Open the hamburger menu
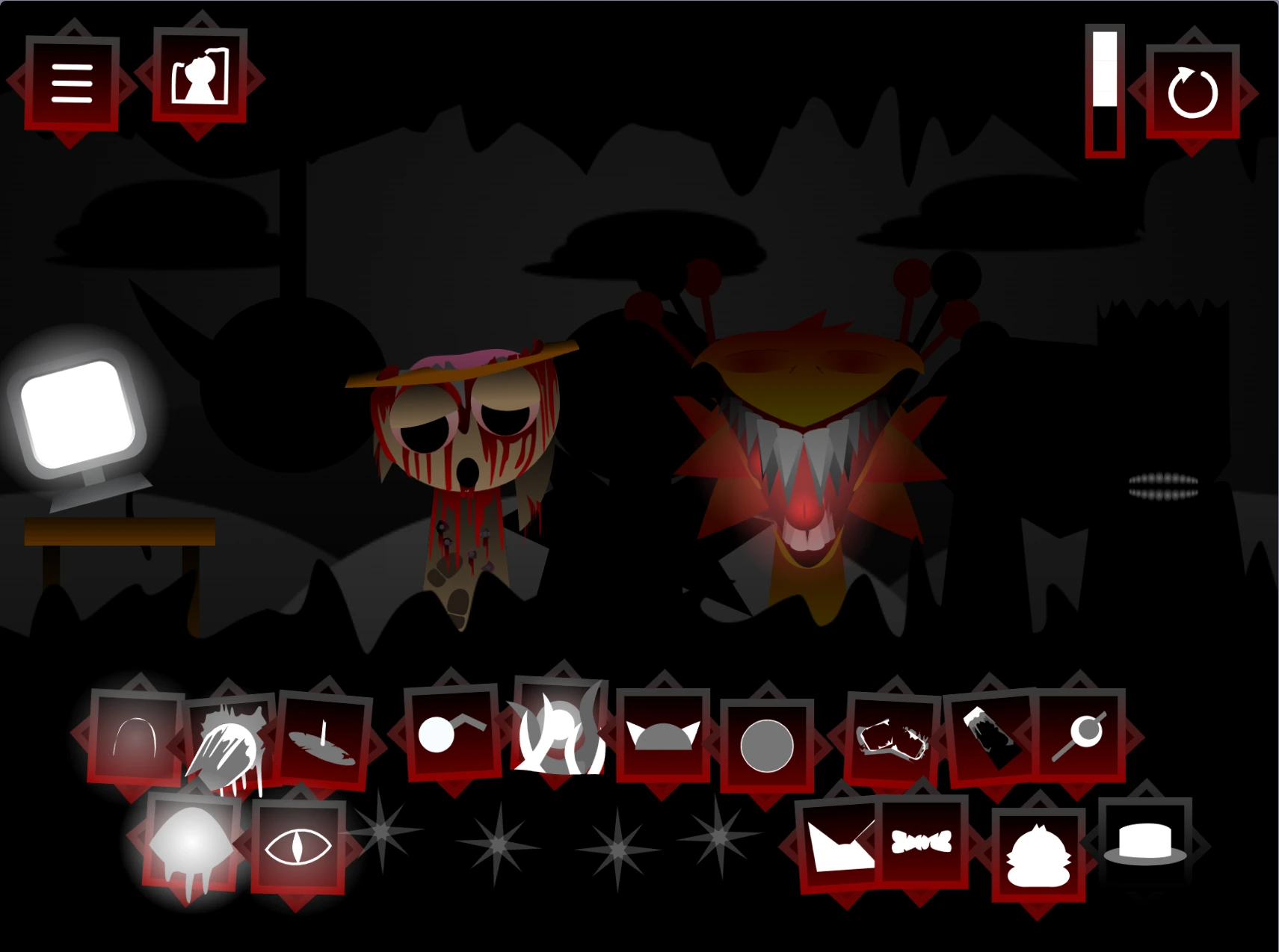This screenshot has width=1279, height=952. click(73, 82)
